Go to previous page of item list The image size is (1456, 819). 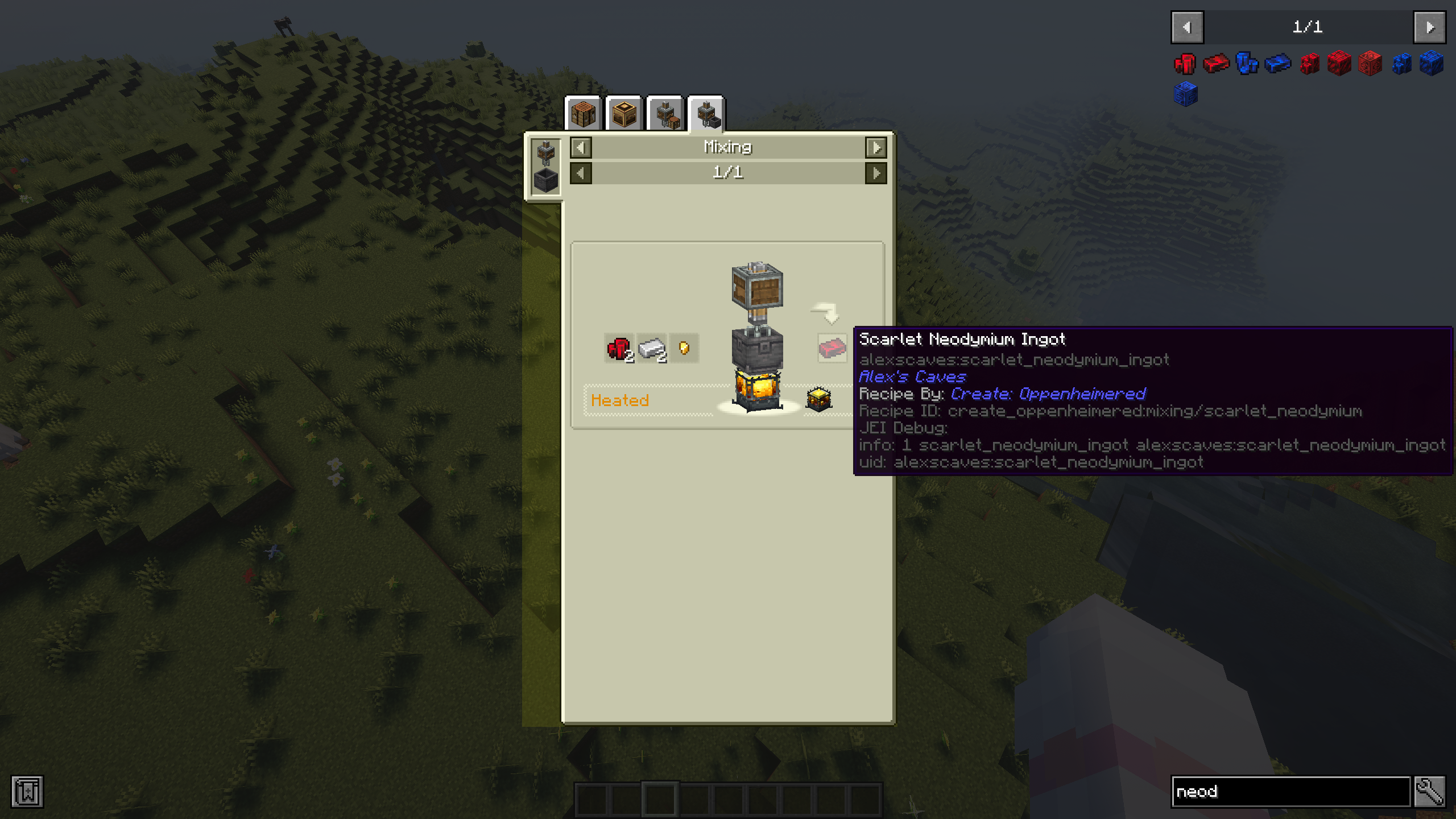pyautogui.click(x=1187, y=27)
